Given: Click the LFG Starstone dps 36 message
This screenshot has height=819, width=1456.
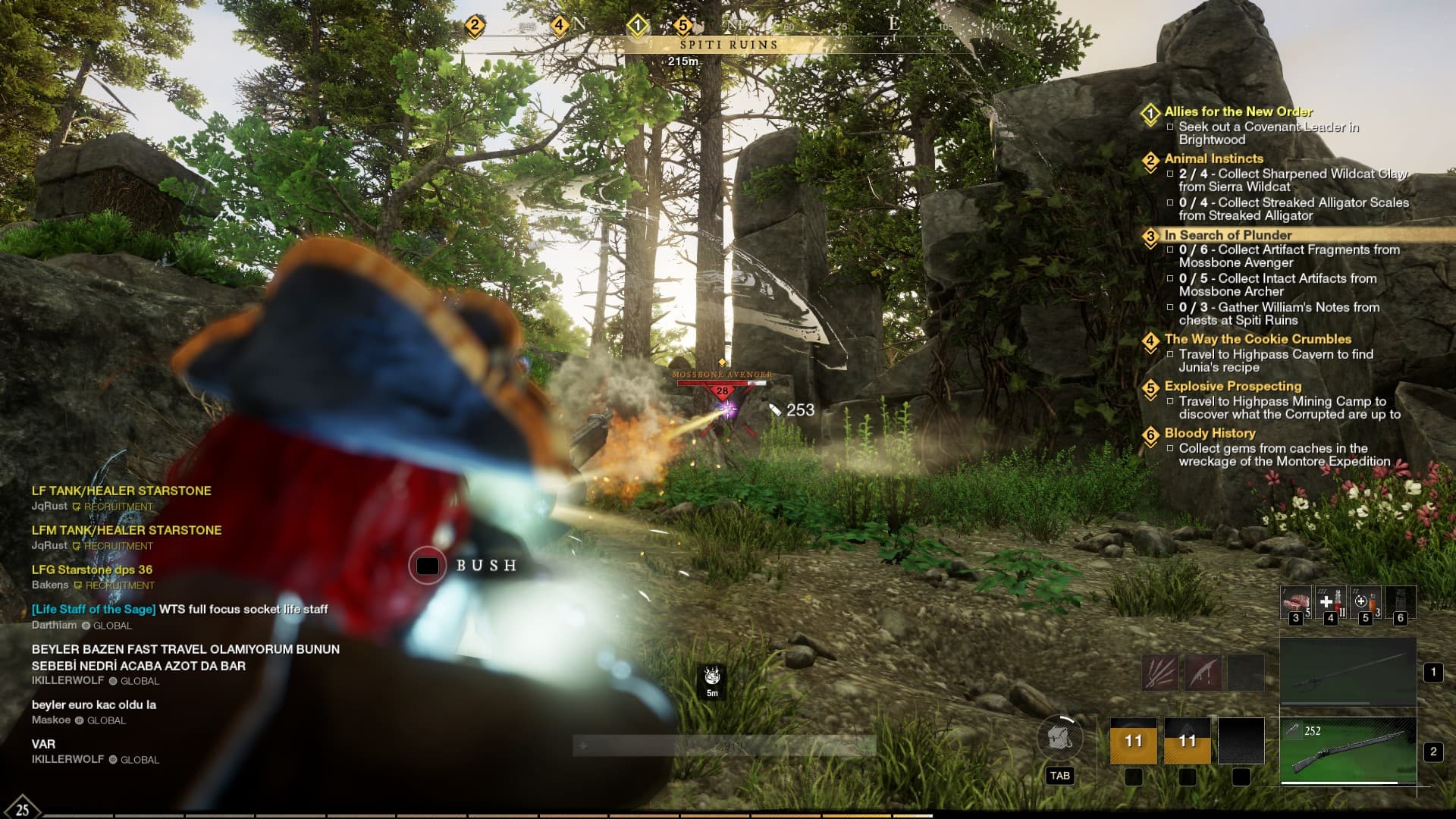Looking at the screenshot, I should click(92, 570).
